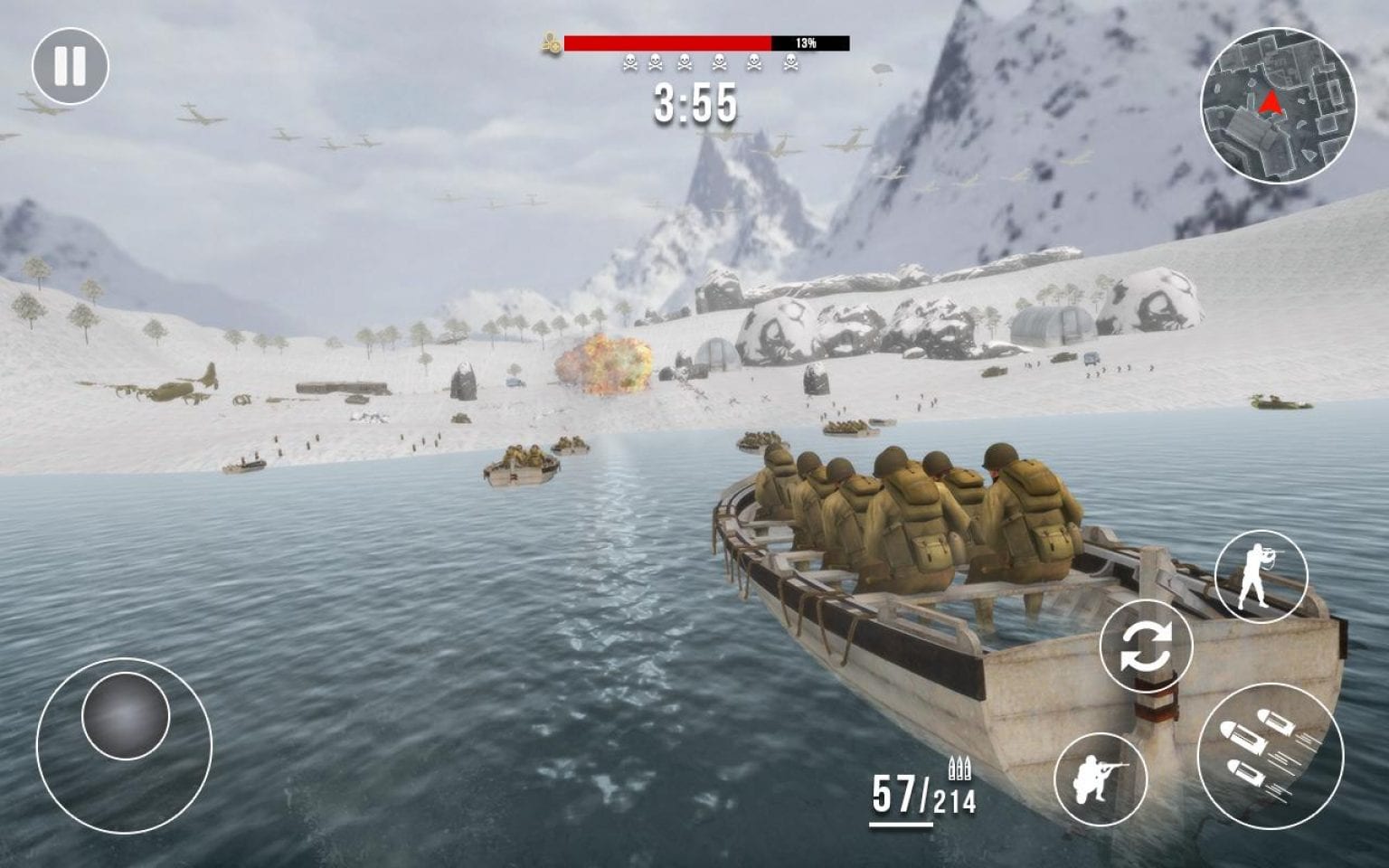Tap the 13% progress label

coord(808,40)
